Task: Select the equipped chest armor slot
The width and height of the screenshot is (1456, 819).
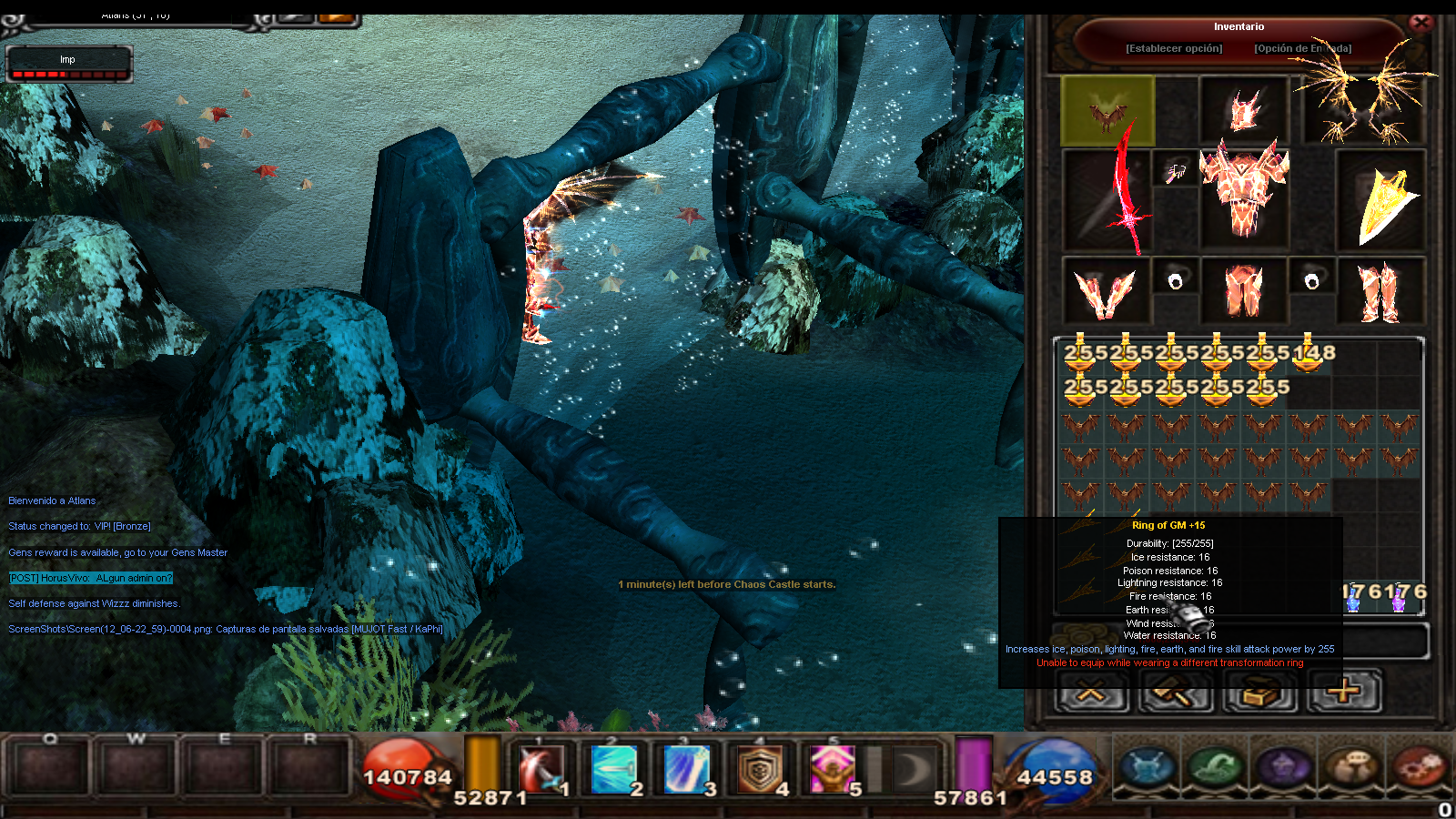Action: (x=1244, y=196)
